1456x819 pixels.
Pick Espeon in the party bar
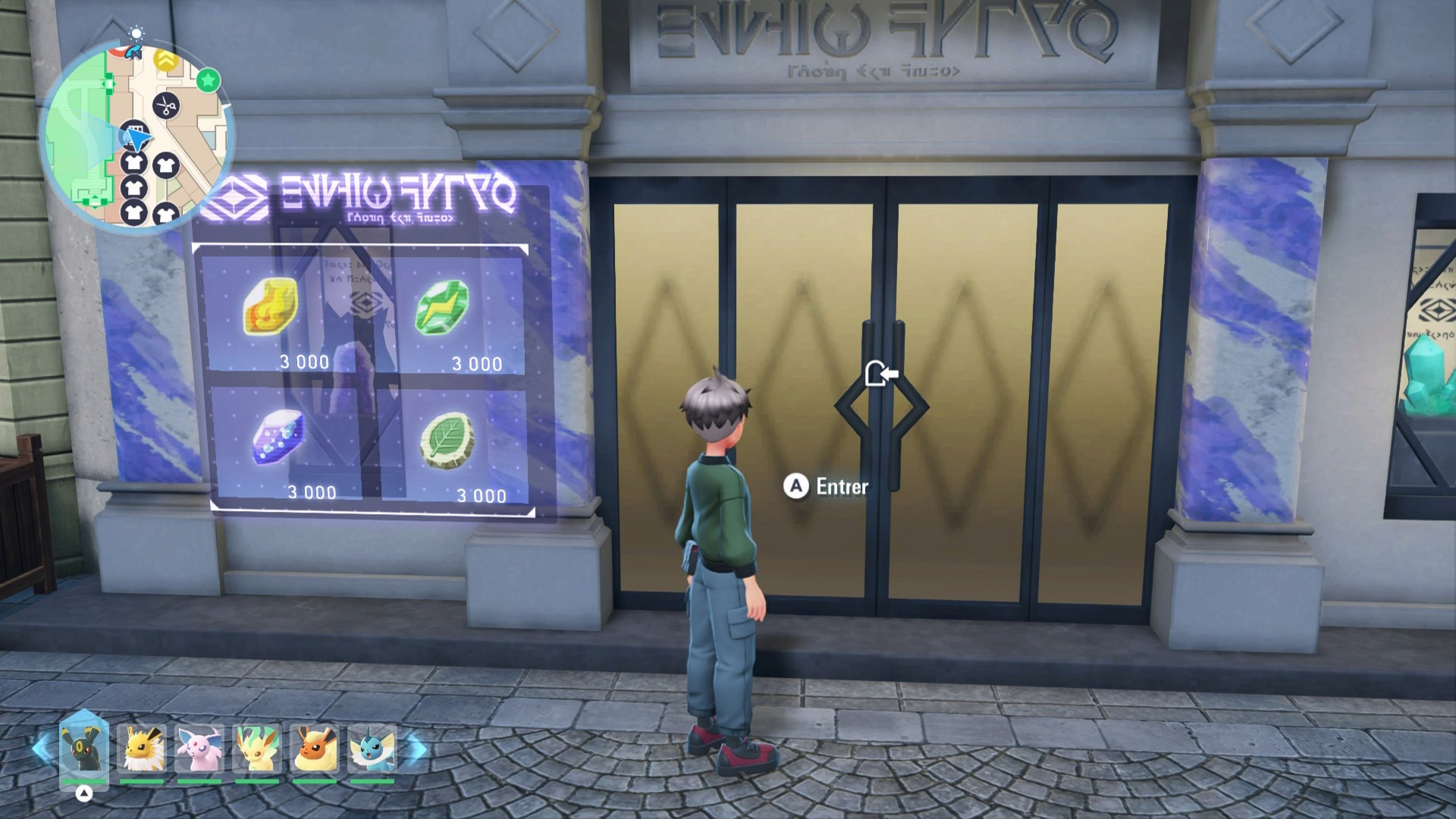tap(199, 749)
